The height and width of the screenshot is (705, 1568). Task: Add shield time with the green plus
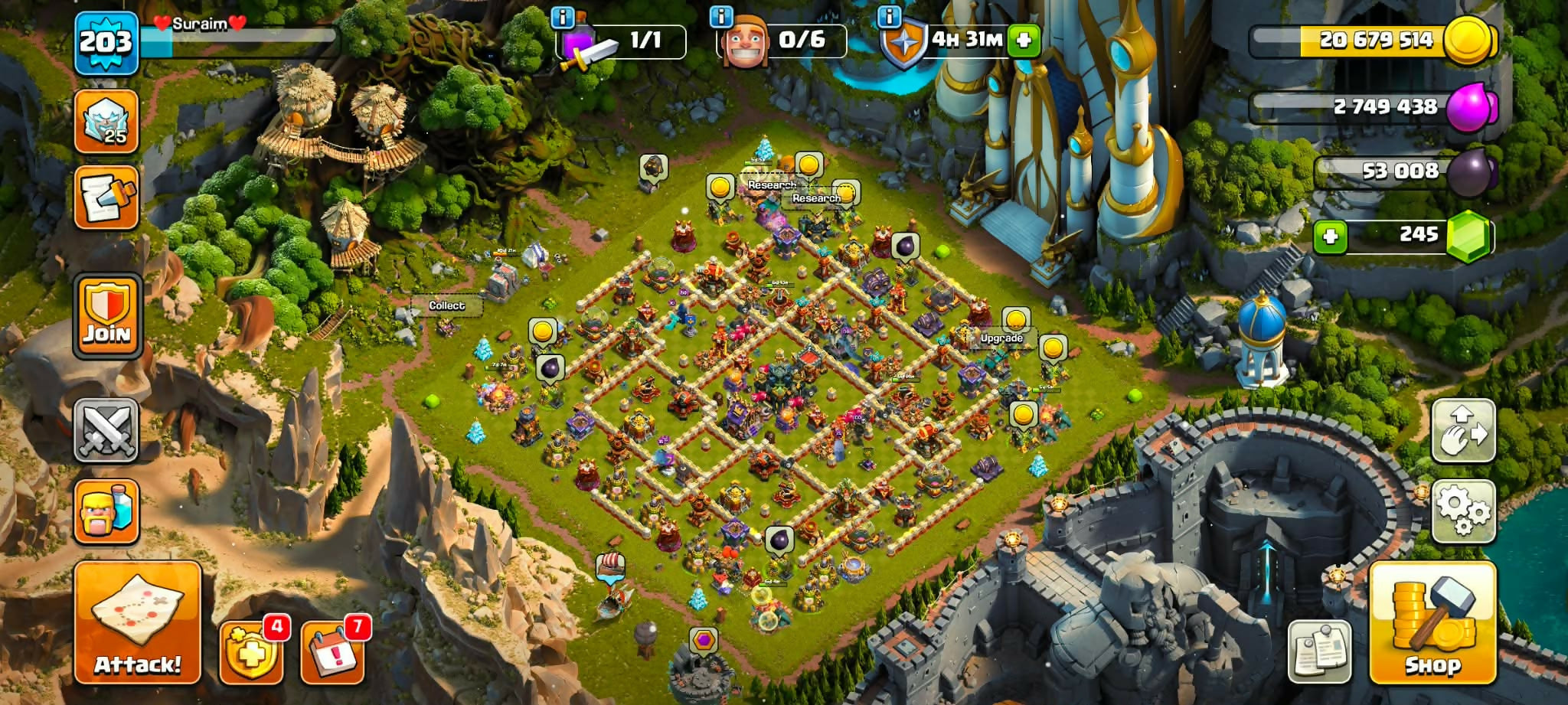tap(1024, 40)
